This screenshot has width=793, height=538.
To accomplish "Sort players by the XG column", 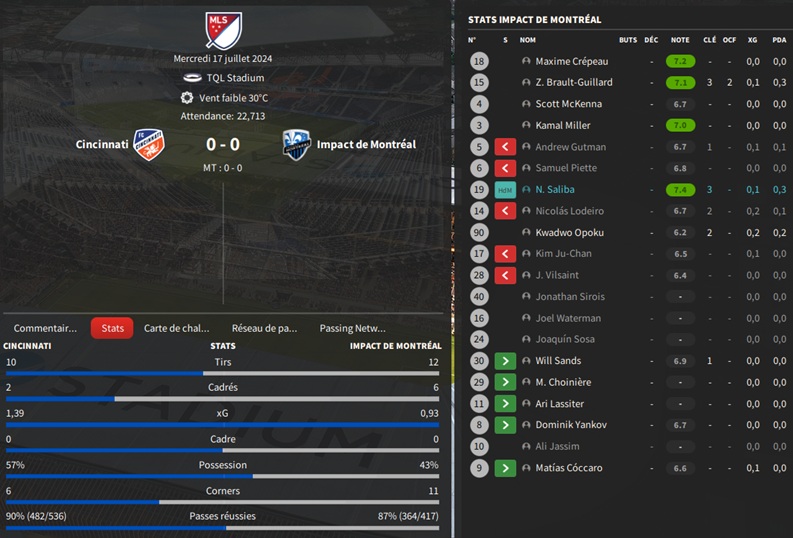I will pyautogui.click(x=752, y=40).
